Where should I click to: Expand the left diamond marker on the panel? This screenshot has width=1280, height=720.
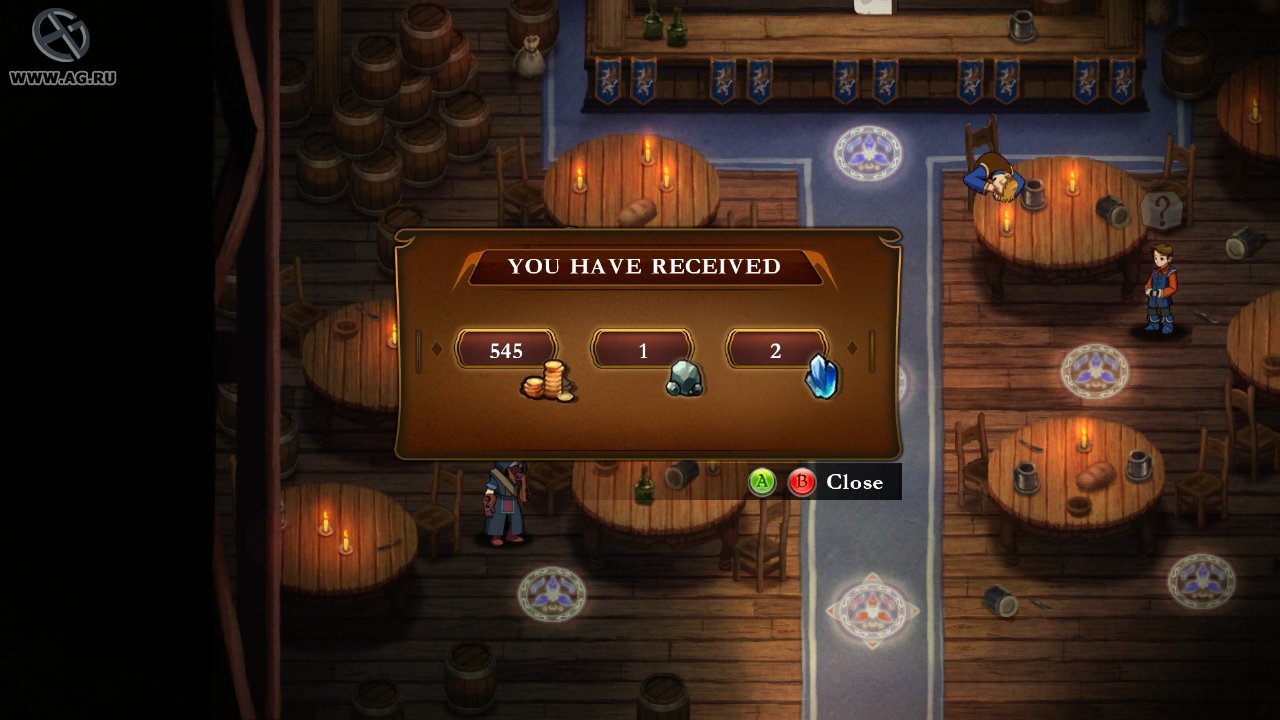(x=437, y=351)
